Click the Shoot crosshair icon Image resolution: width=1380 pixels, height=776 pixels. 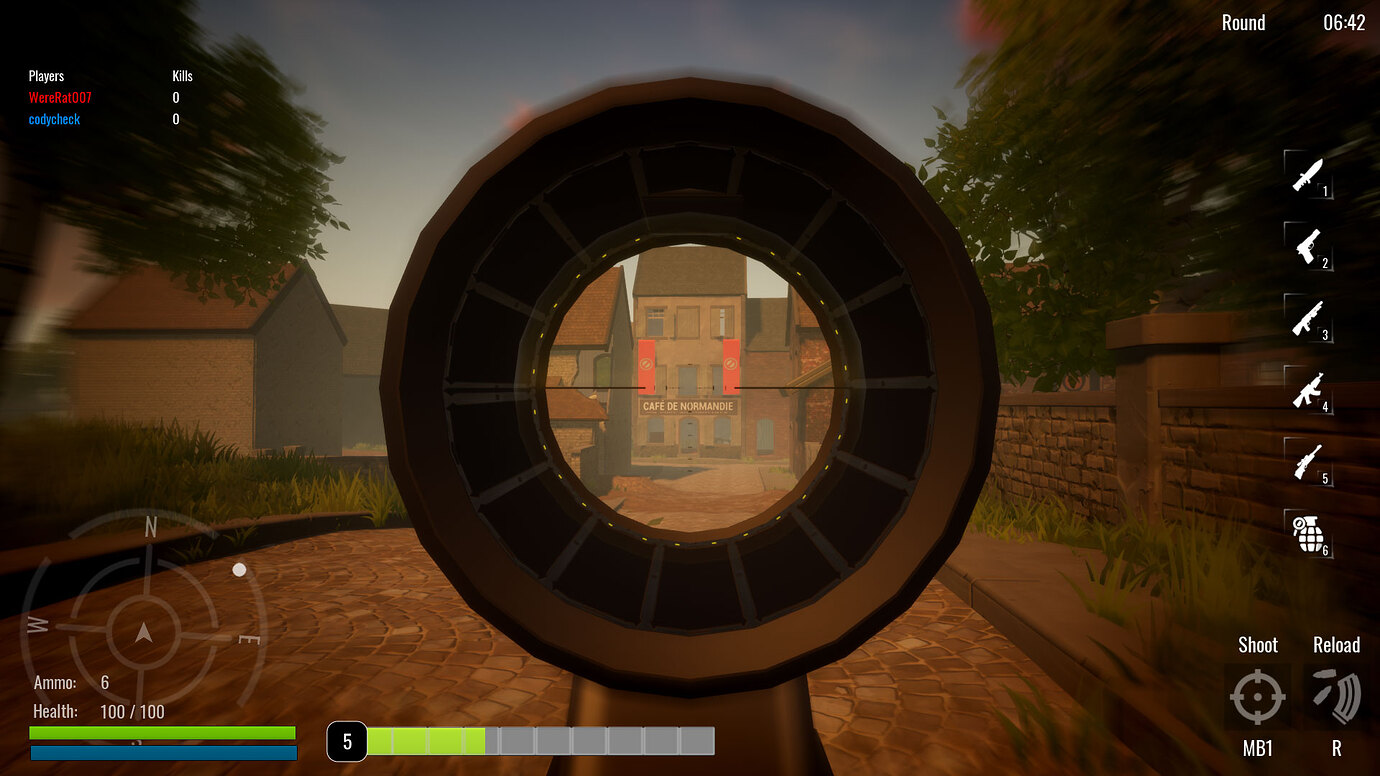[x=1258, y=697]
